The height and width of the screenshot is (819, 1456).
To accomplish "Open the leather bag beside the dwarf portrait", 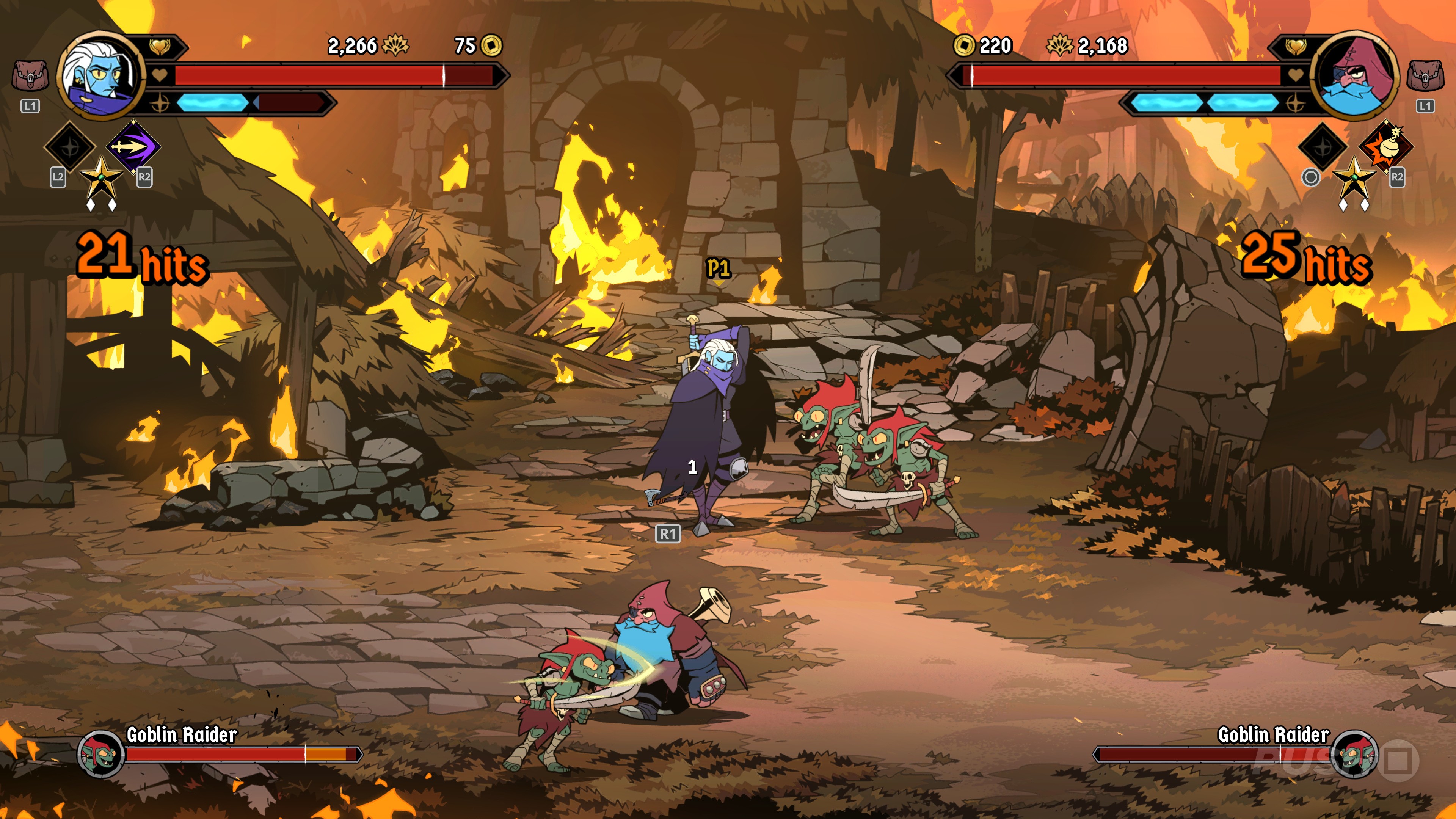I will coord(1425,76).
